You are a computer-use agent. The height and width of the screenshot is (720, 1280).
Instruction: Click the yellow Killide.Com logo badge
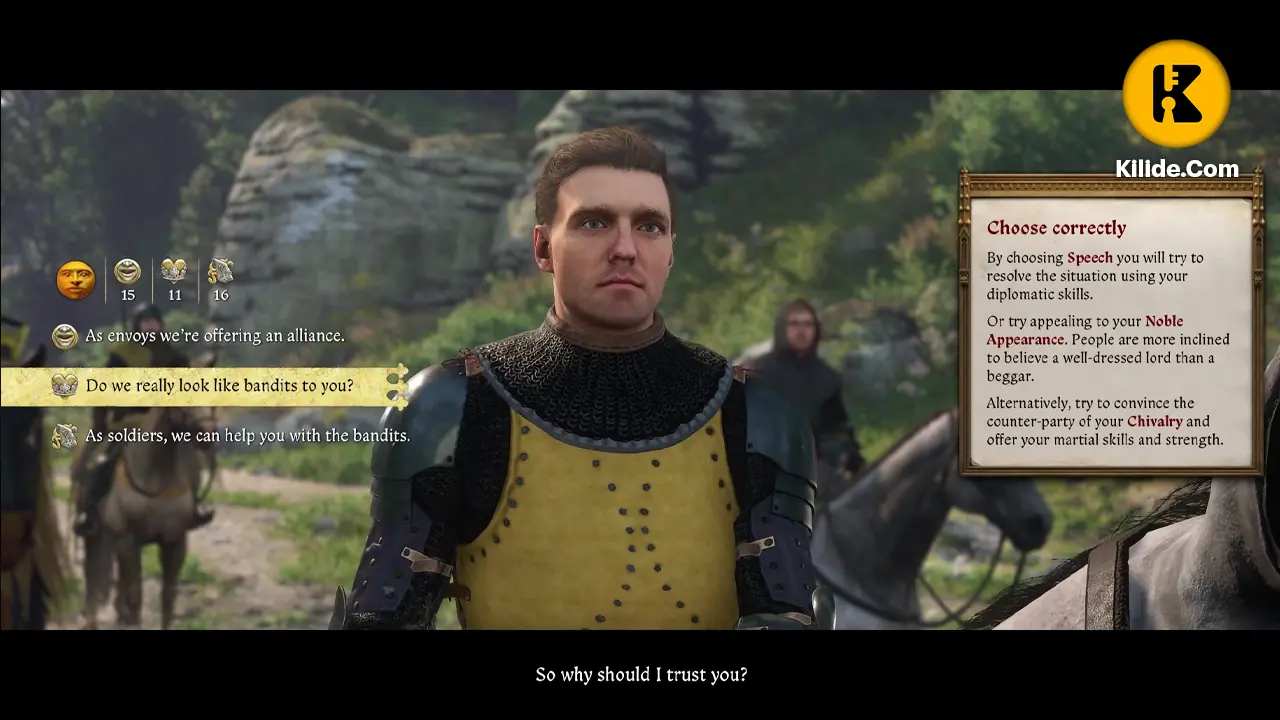(x=1176, y=92)
